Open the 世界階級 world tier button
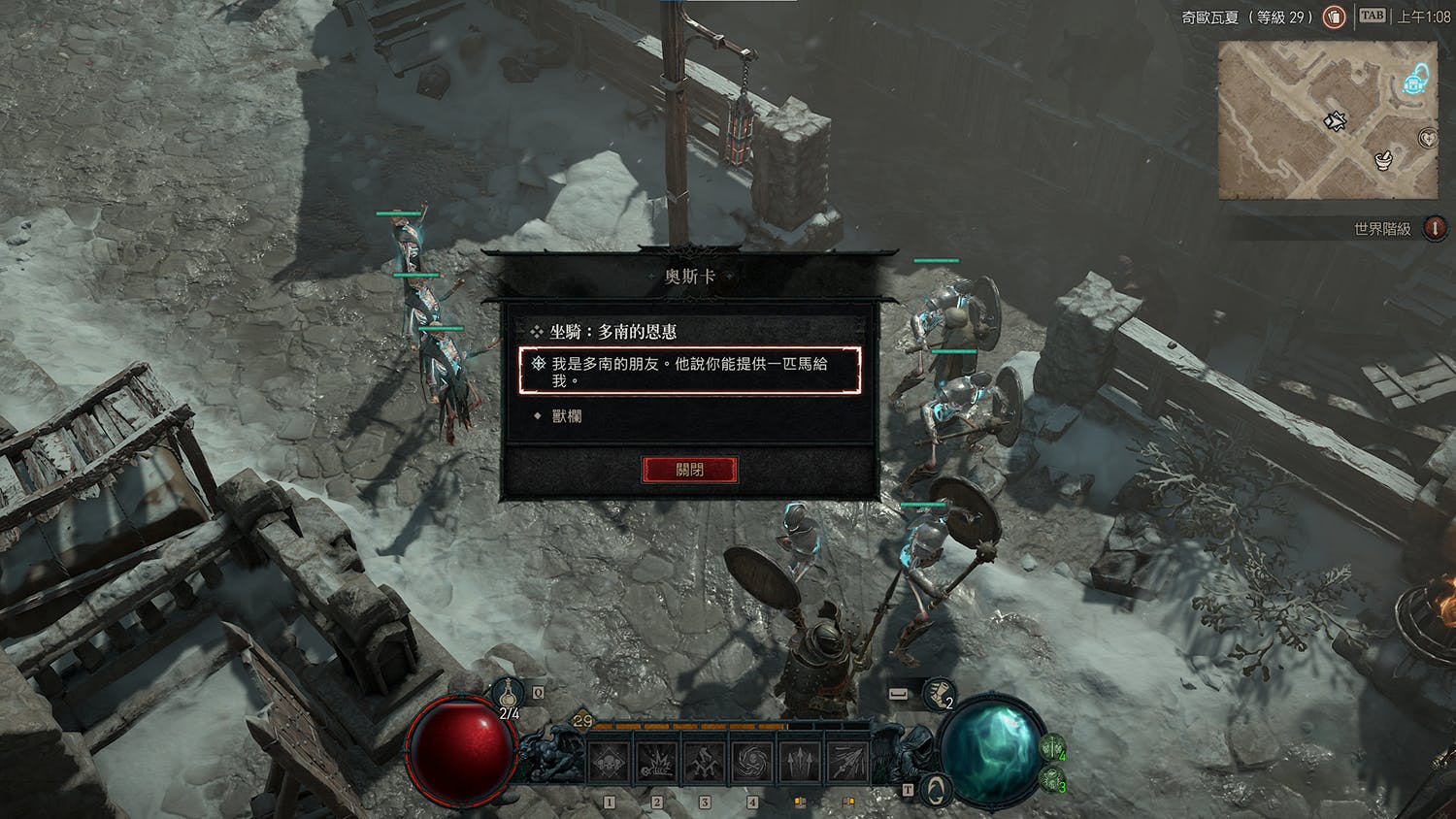1456x819 pixels. pyautogui.click(x=1435, y=228)
